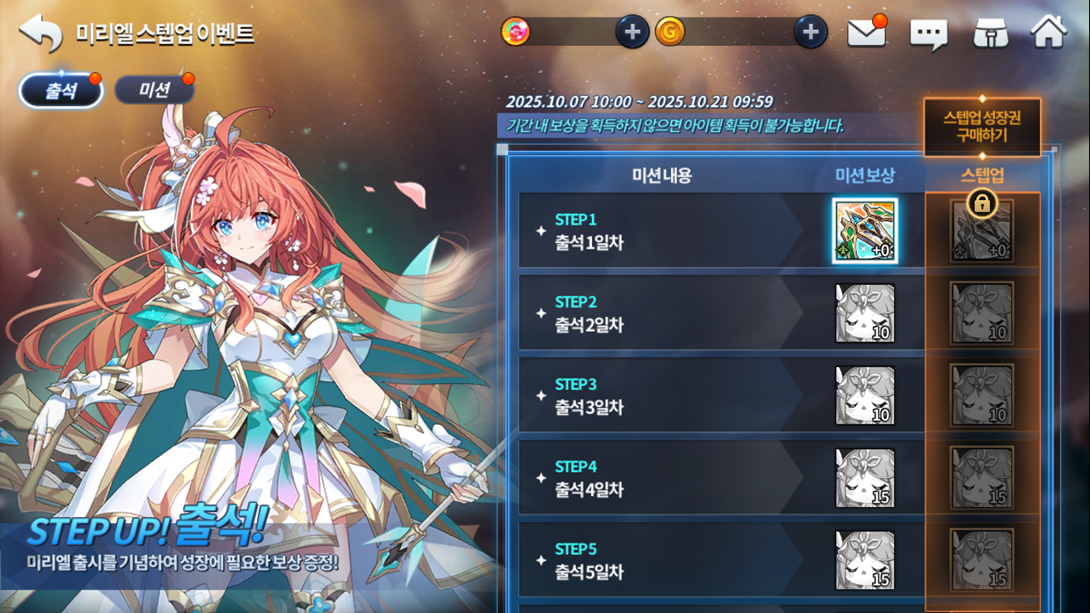Image resolution: width=1090 pixels, height=613 pixels.
Task: Select the locked STEP 1 step-up reward
Action: 982,231
